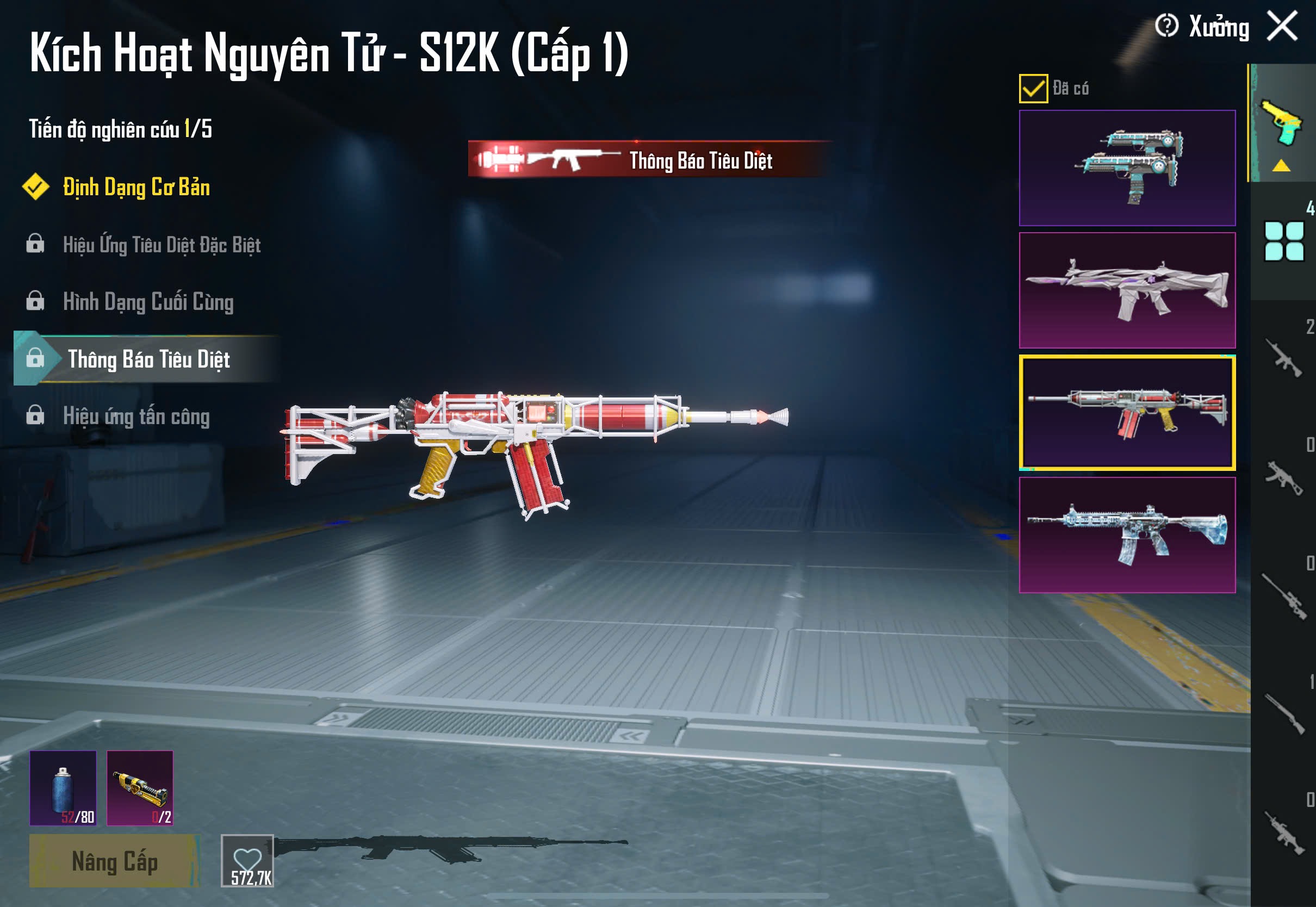Screen dimensions: 1316x907
Task: Open the Hiệu ứng tấn công entry
Action: coord(136,417)
